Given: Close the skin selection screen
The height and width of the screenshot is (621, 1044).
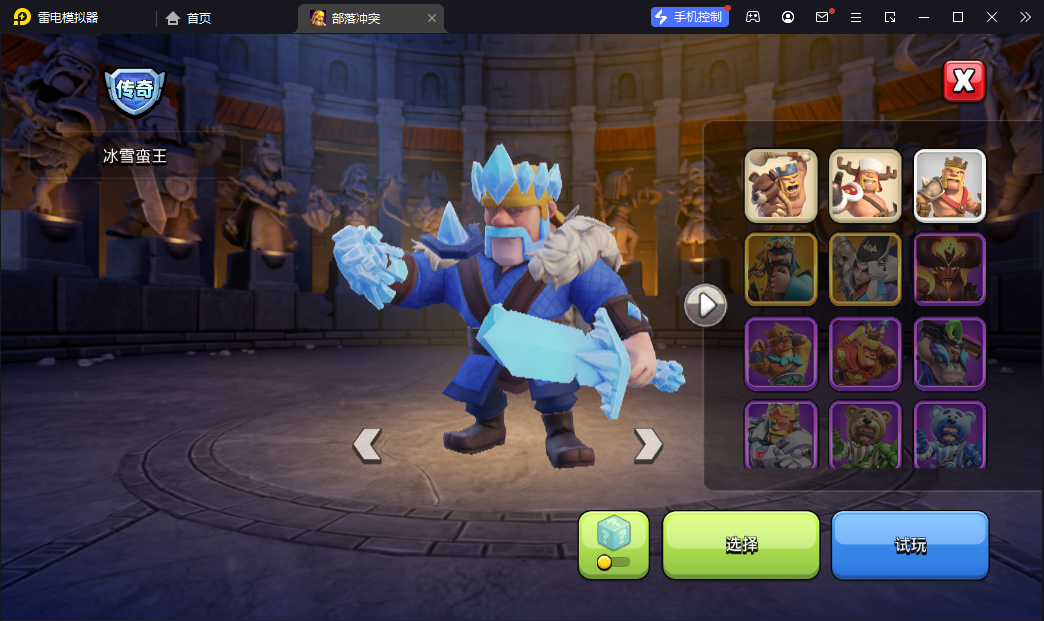Looking at the screenshot, I should click(x=964, y=82).
